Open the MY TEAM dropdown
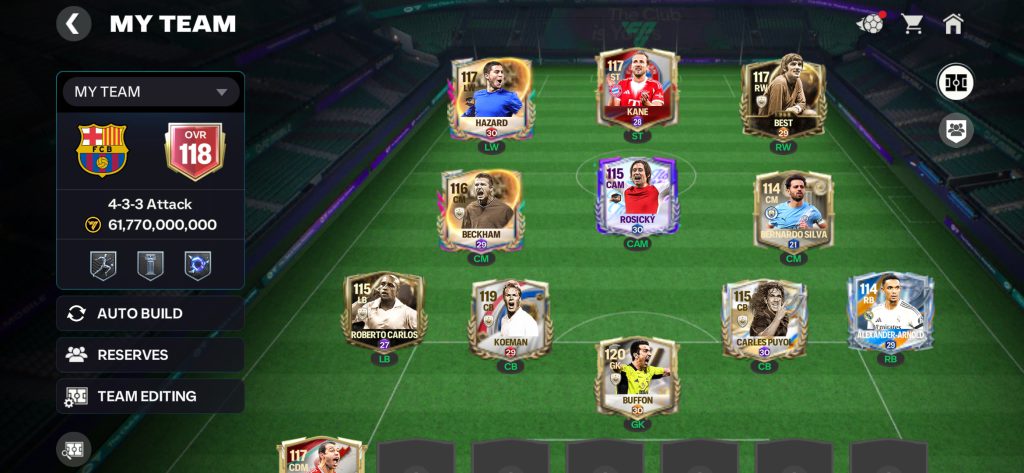This screenshot has width=1024, height=473. [151, 92]
